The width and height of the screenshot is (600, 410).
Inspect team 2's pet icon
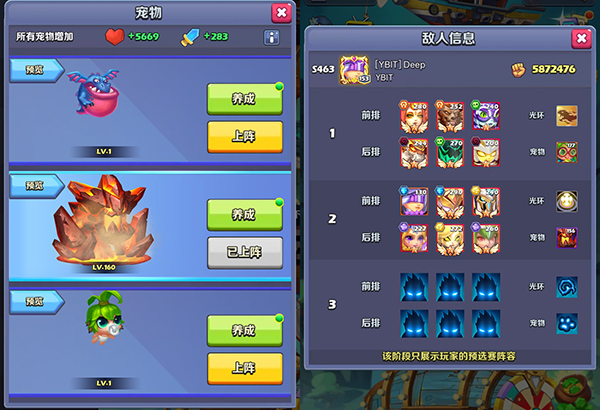pos(568,237)
